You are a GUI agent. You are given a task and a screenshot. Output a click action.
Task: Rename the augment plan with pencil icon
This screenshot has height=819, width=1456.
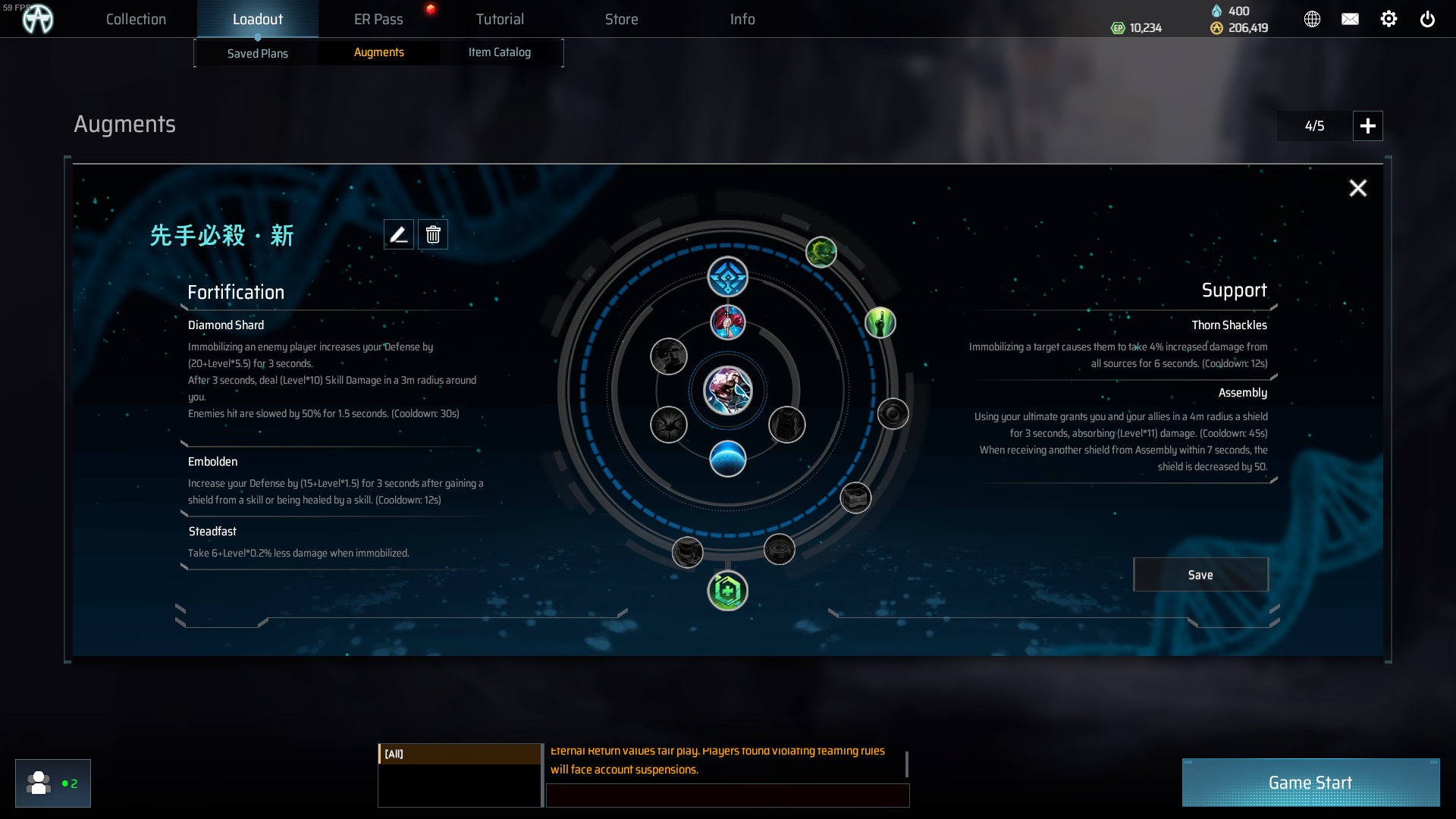coord(399,235)
